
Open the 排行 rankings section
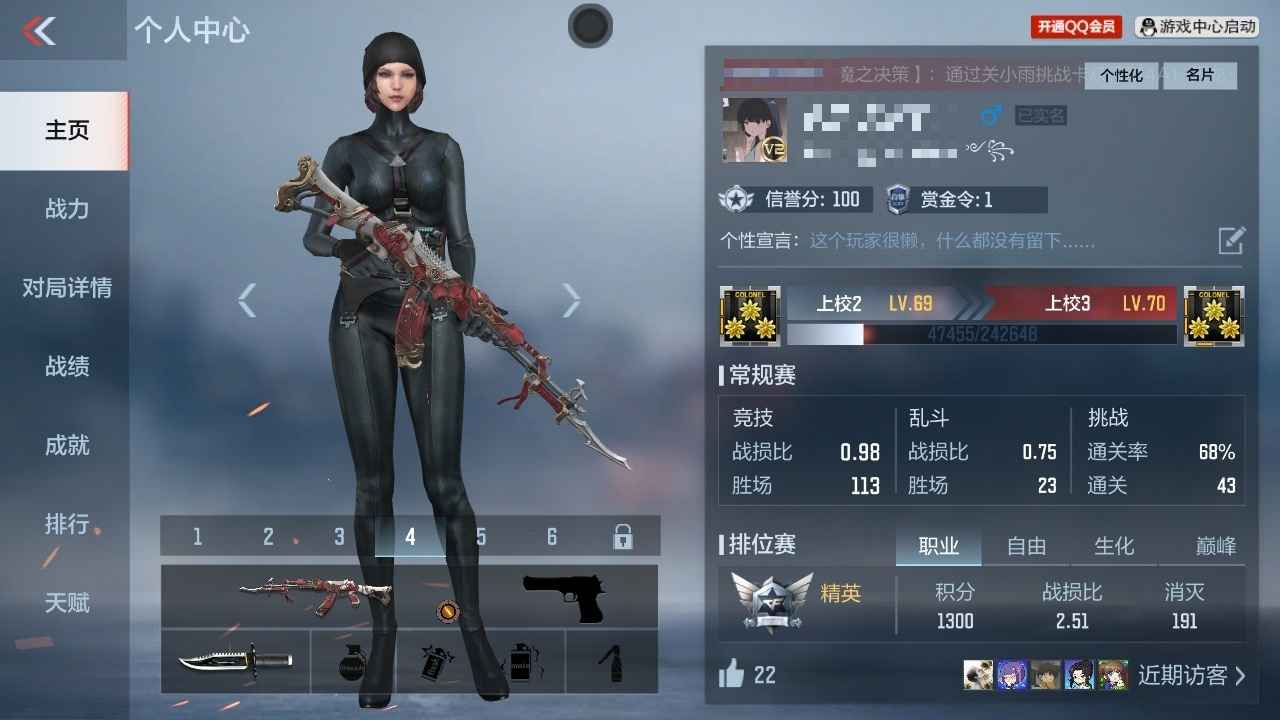66,524
